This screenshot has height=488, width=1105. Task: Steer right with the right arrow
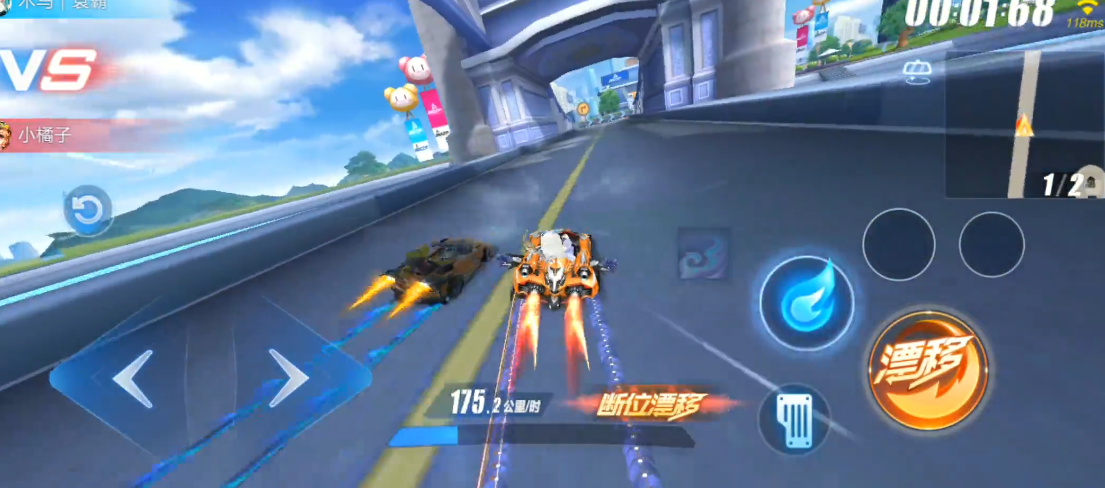click(x=288, y=379)
